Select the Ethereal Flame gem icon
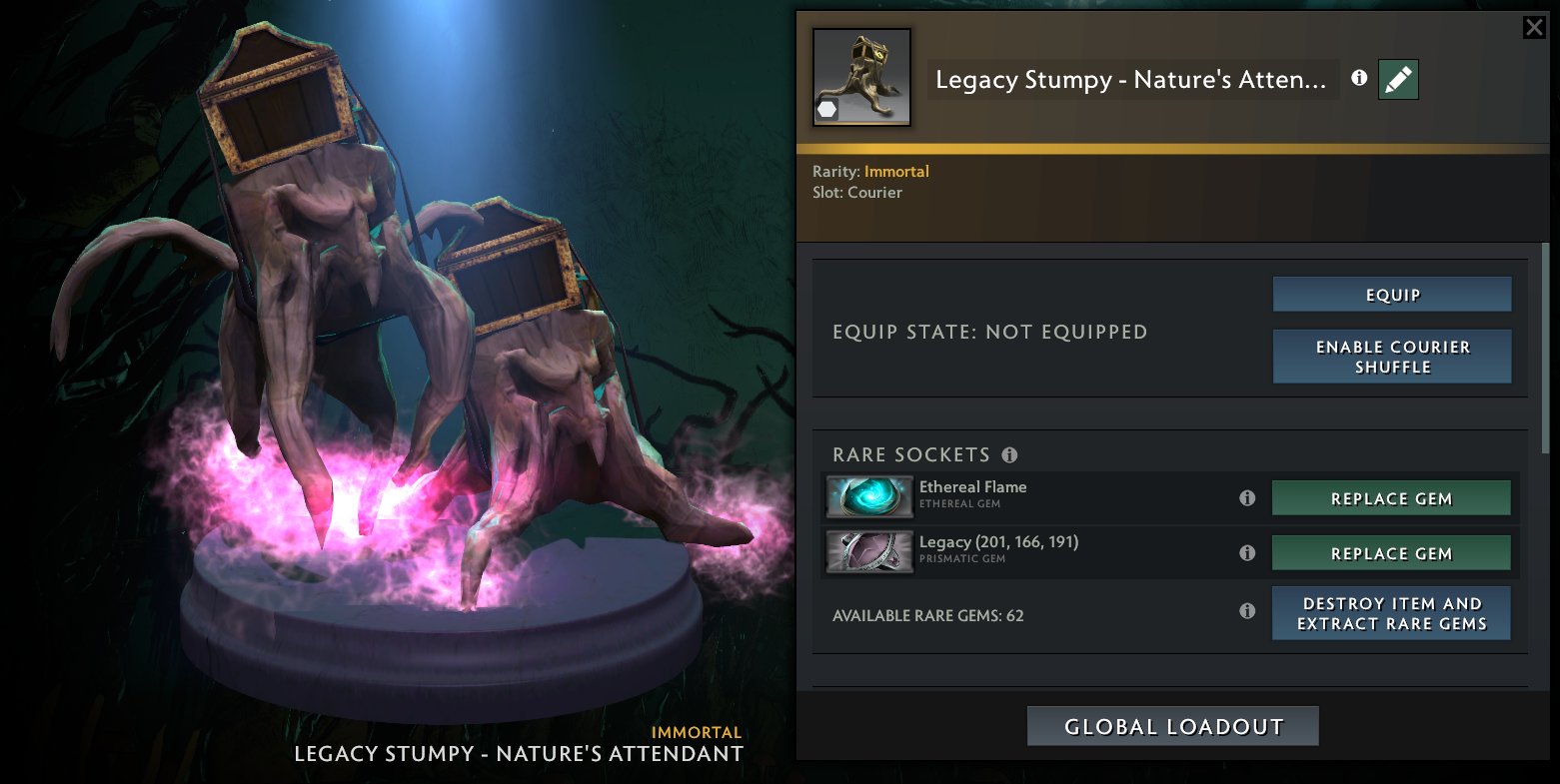The width and height of the screenshot is (1560, 784). 869,496
